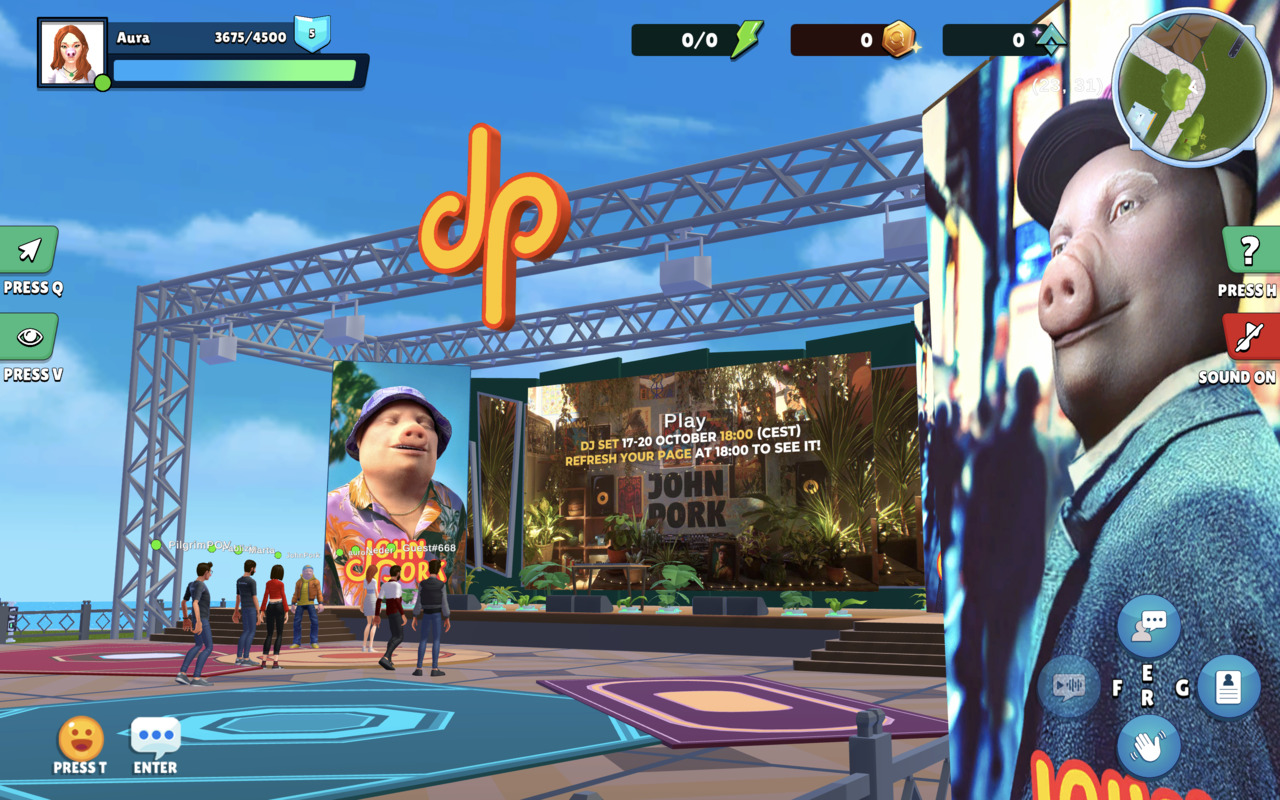Viewport: 1280px width, 800px height.
Task: Open help with the question mark button
Action: point(1249,251)
